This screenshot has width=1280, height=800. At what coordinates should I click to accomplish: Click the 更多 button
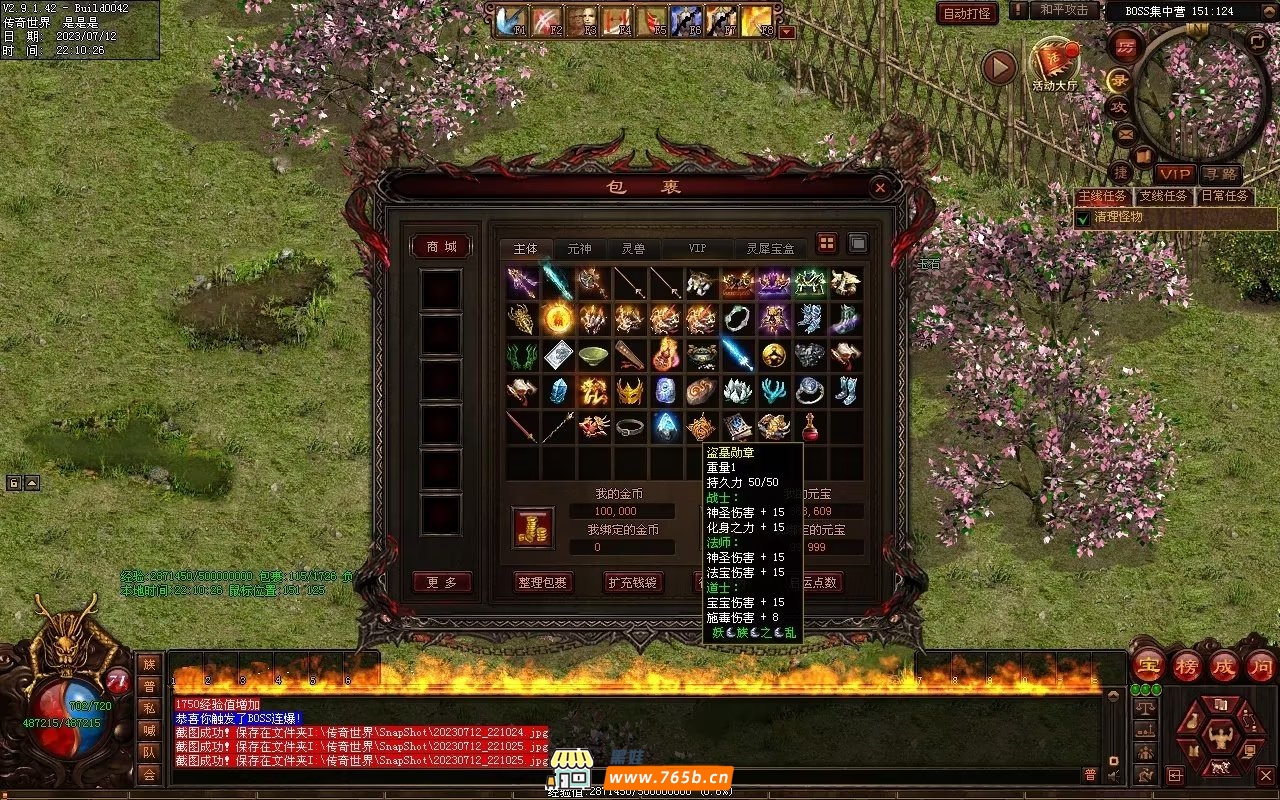point(442,582)
